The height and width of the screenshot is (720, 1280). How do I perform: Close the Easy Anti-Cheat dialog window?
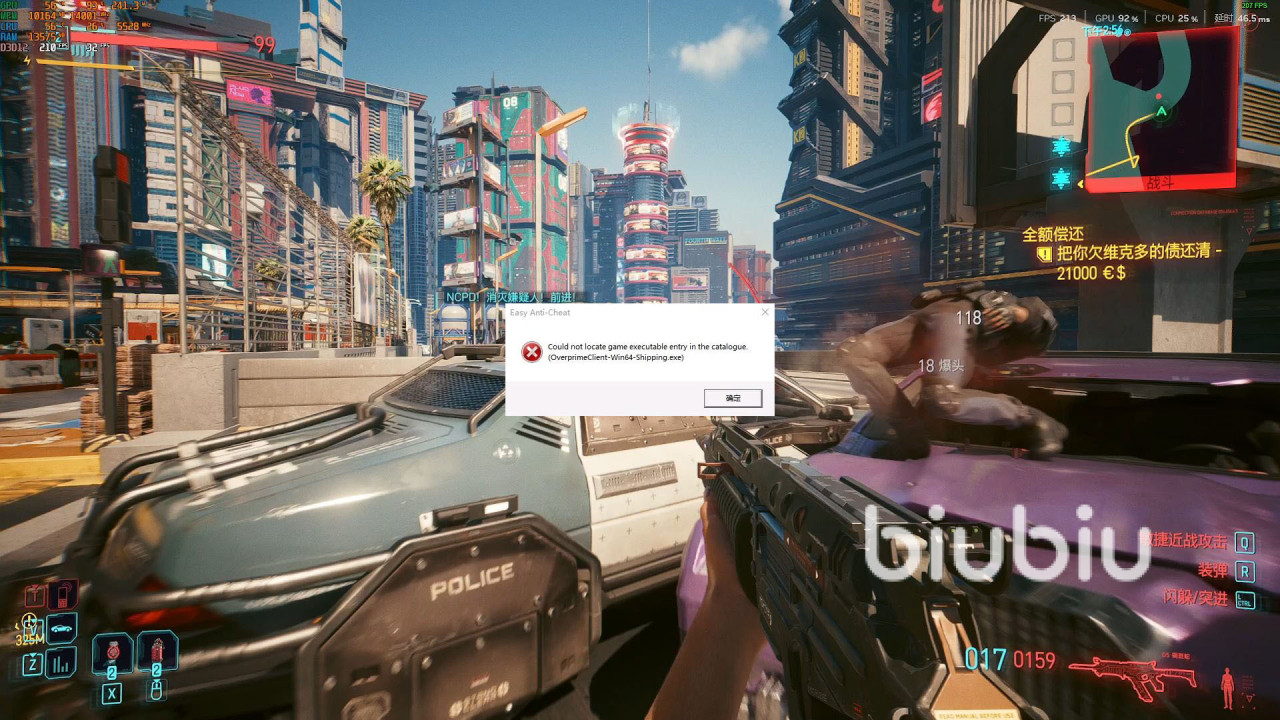765,312
